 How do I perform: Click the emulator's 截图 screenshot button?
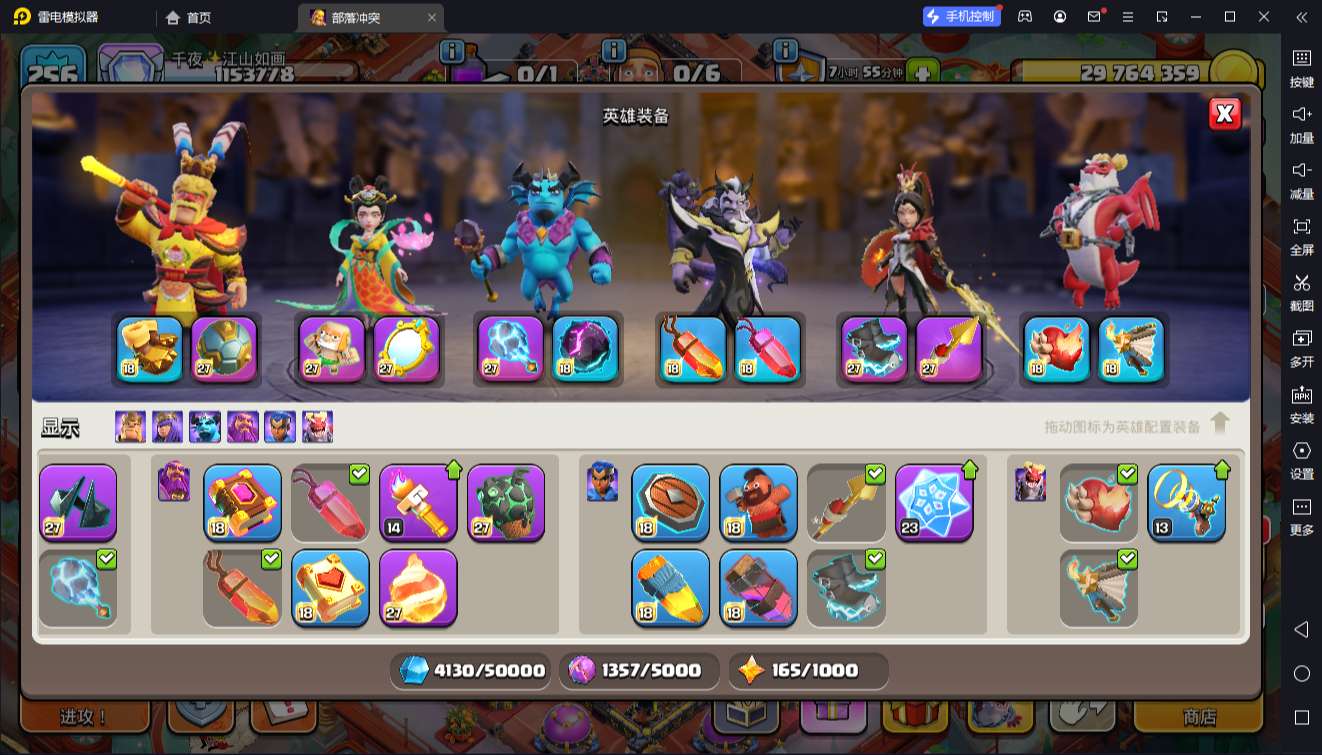click(x=1301, y=290)
